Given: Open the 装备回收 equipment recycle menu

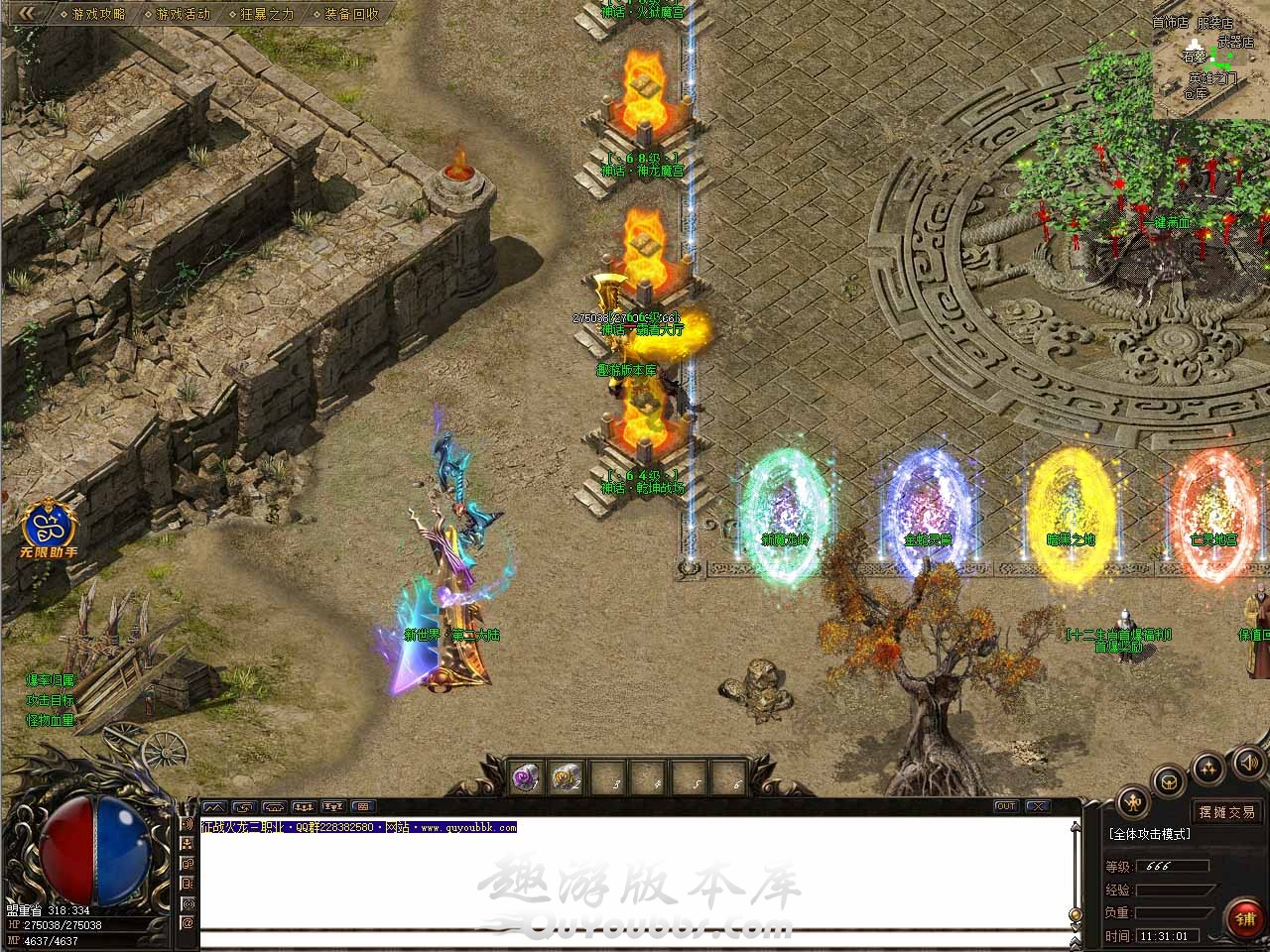Looking at the screenshot, I should (351, 14).
